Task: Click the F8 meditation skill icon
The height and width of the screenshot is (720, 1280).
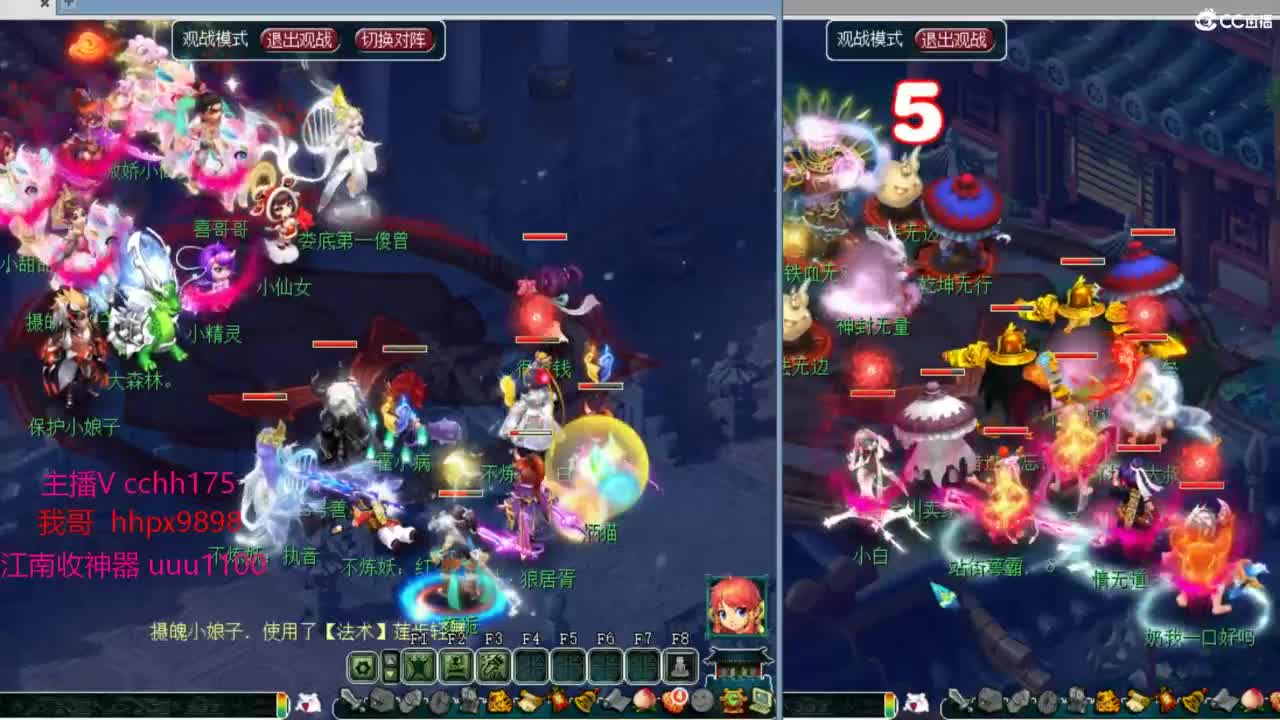Action: tap(679, 664)
